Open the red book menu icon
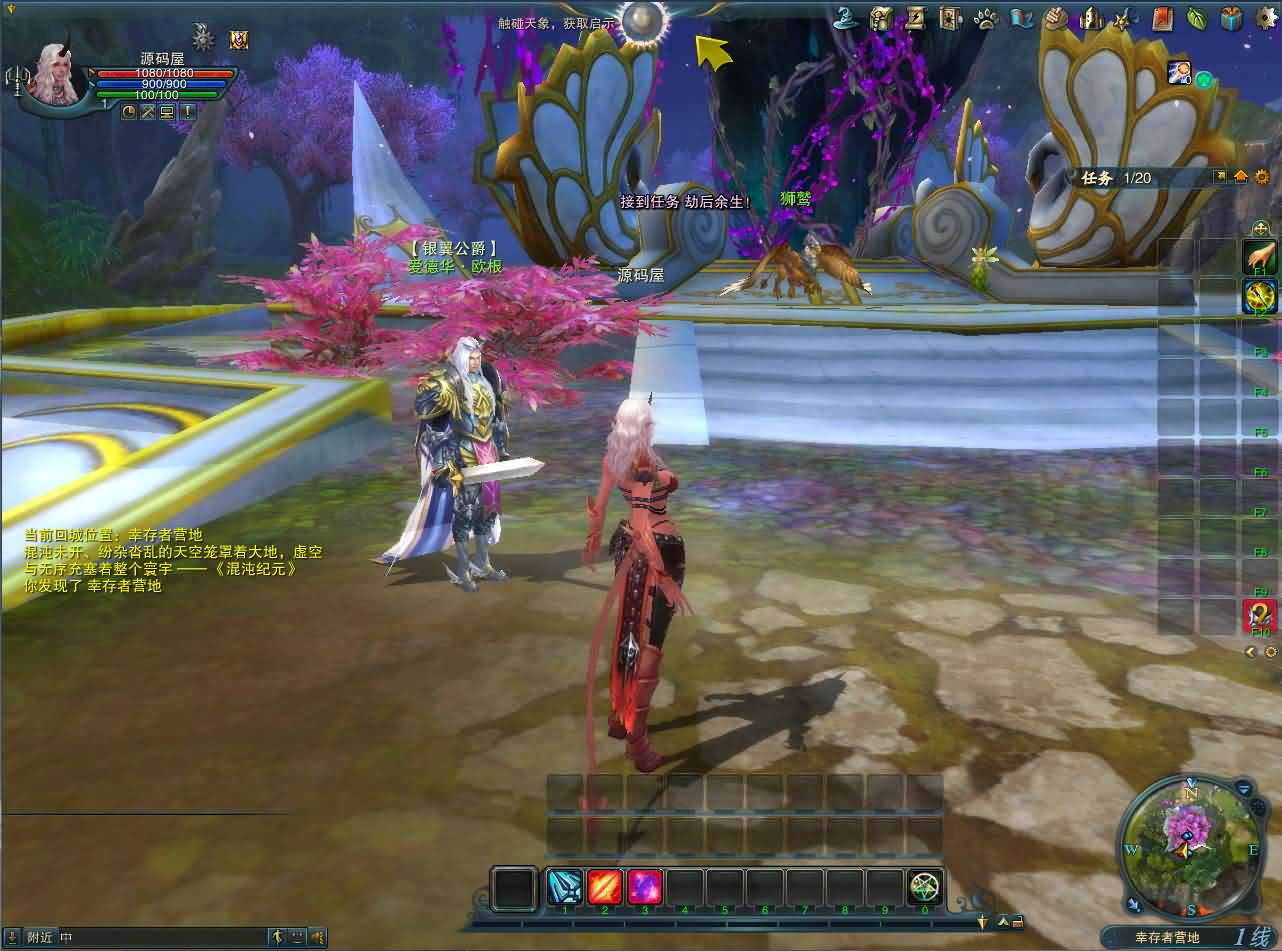Screen dimensions: 1282x951 pyautogui.click(x=1162, y=18)
